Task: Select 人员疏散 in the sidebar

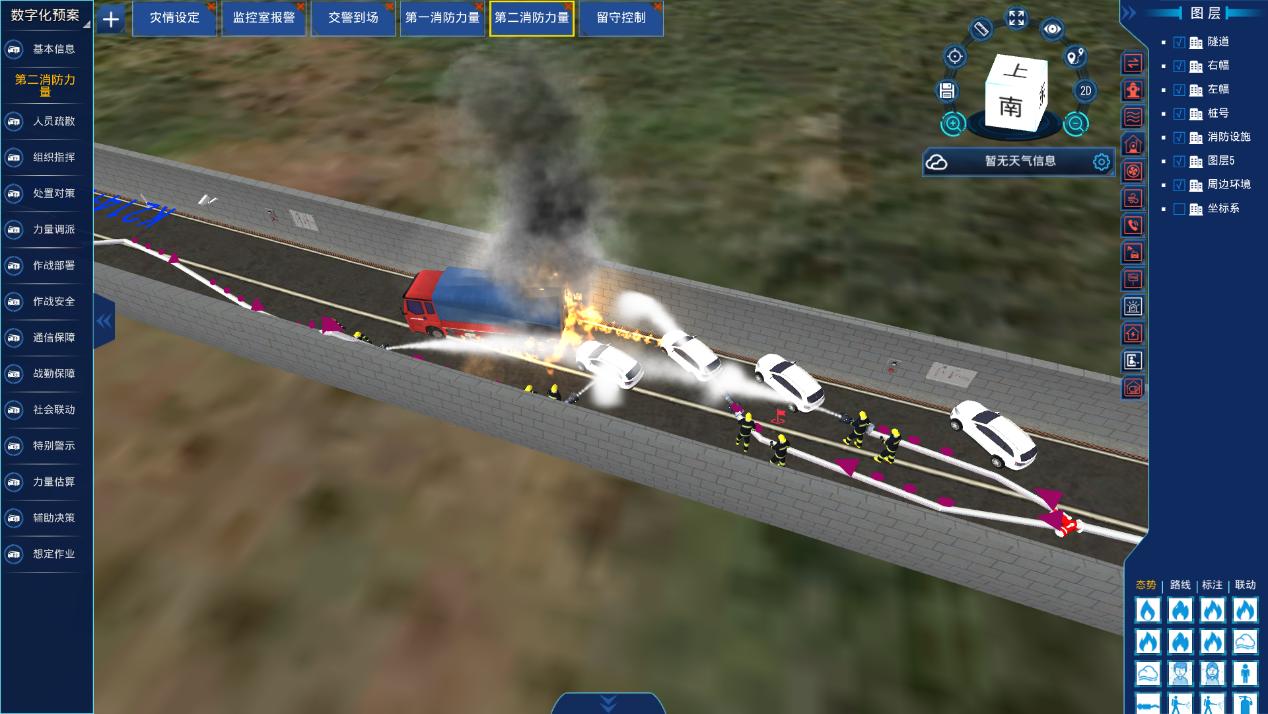Action: [x=53, y=121]
